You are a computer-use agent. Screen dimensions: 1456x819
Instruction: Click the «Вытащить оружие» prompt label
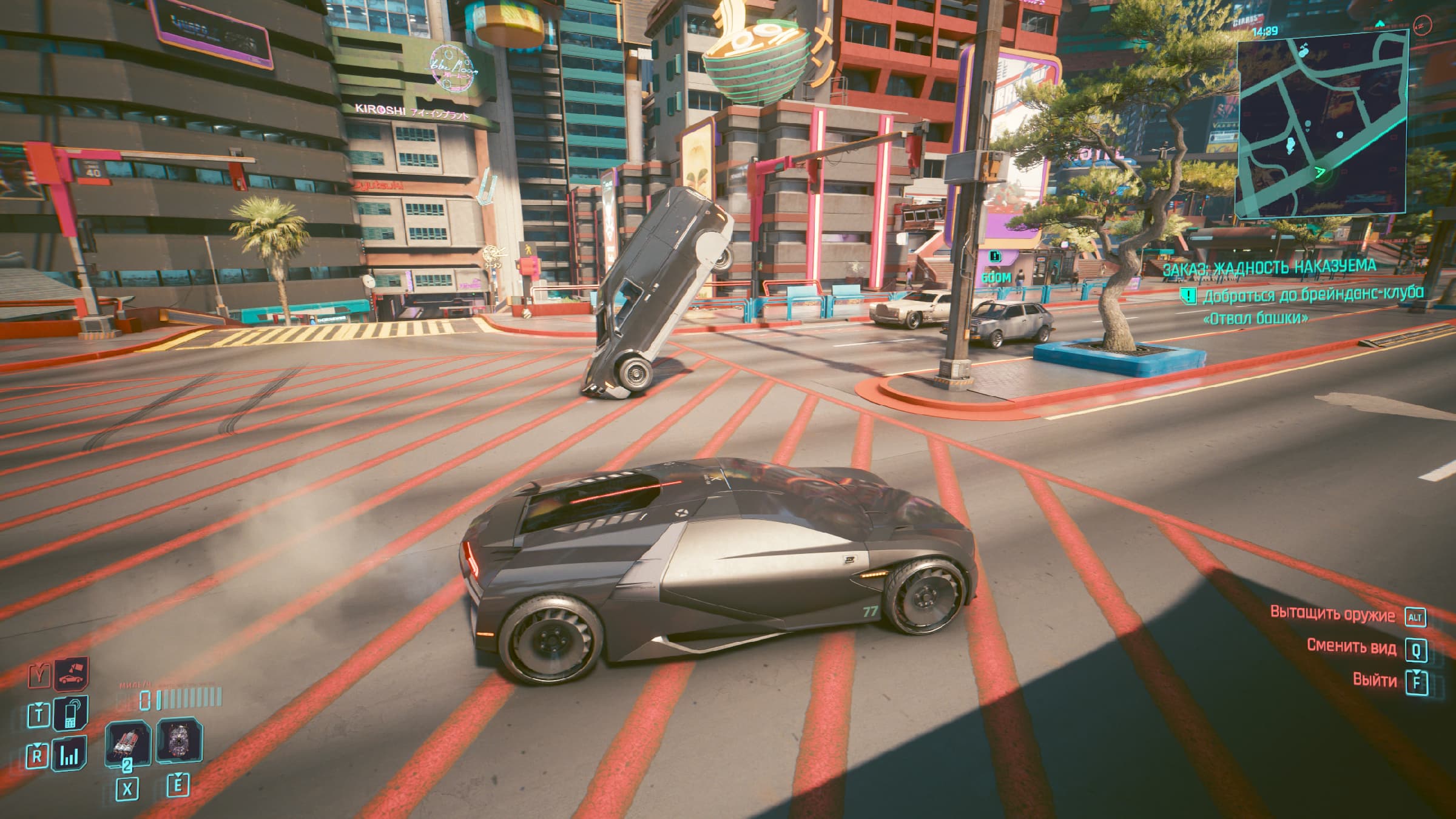(1332, 614)
